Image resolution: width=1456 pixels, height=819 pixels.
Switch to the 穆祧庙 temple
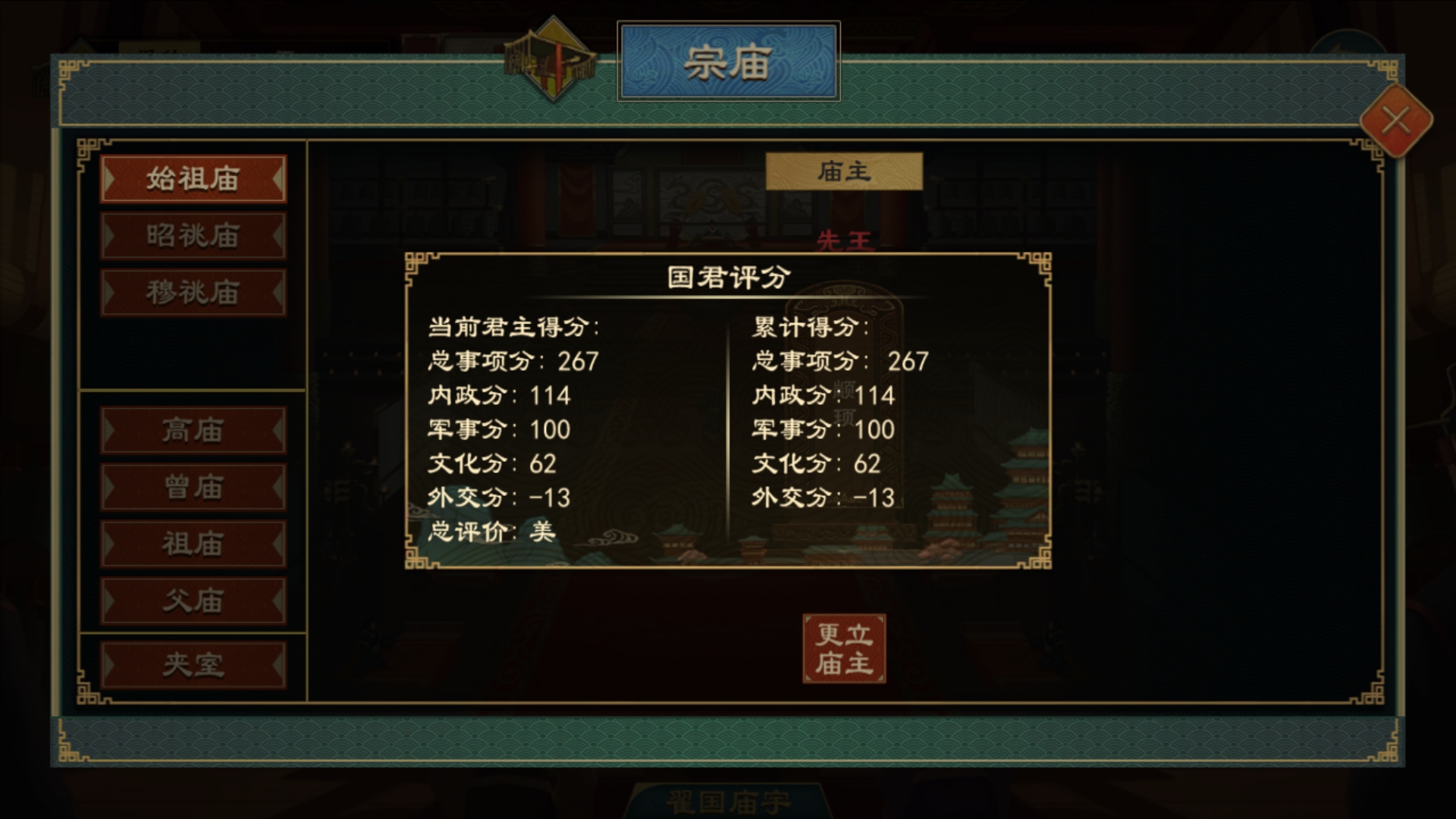point(193,291)
